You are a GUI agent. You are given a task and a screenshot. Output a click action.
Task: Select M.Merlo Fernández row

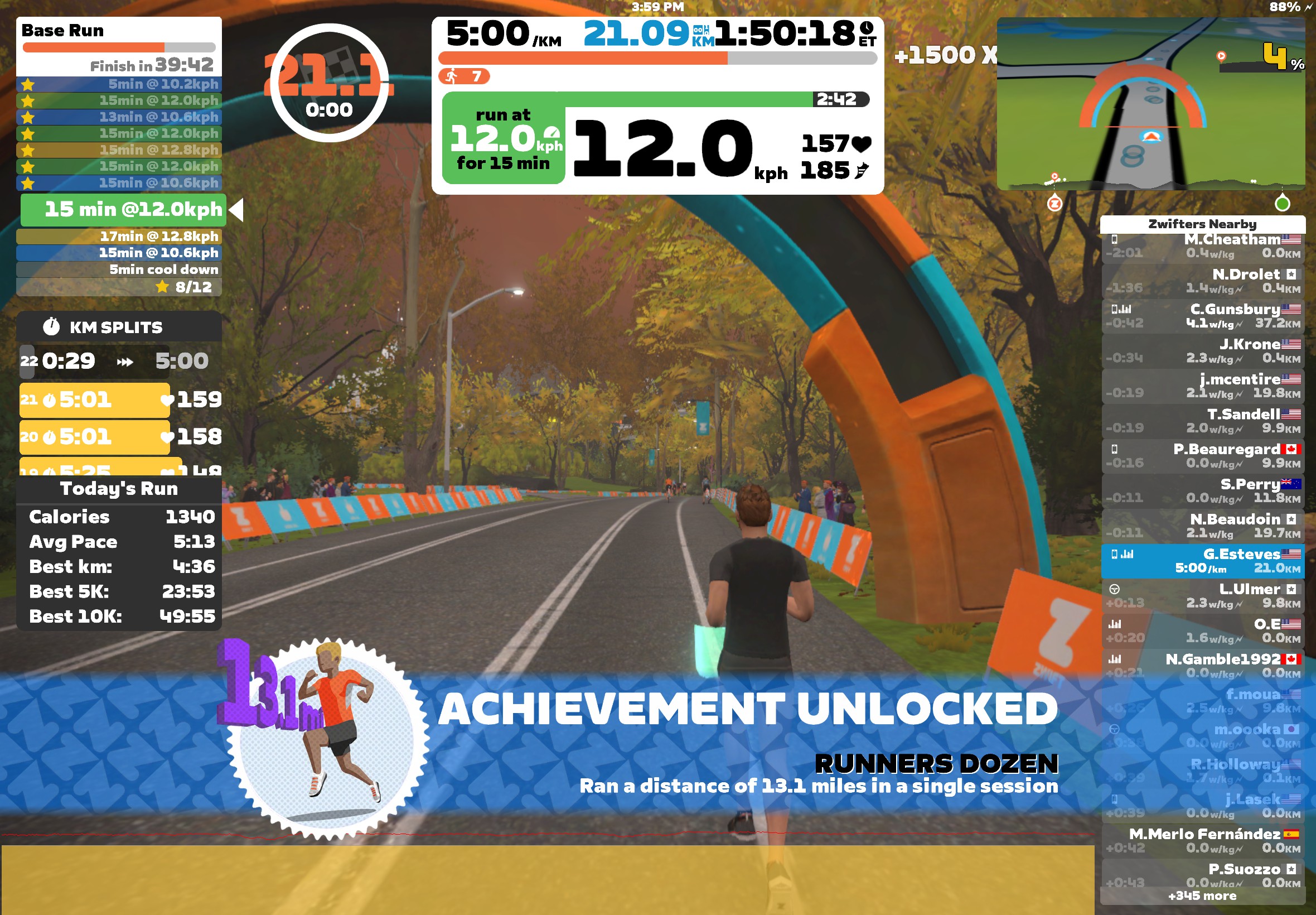(1202, 841)
